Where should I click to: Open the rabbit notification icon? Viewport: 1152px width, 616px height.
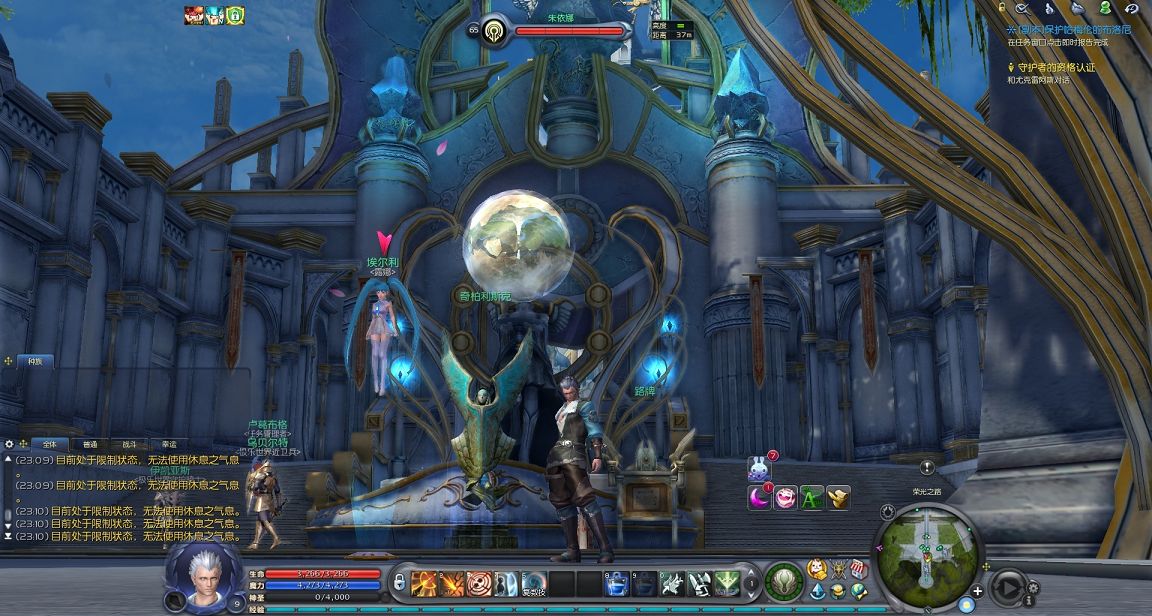(x=760, y=468)
